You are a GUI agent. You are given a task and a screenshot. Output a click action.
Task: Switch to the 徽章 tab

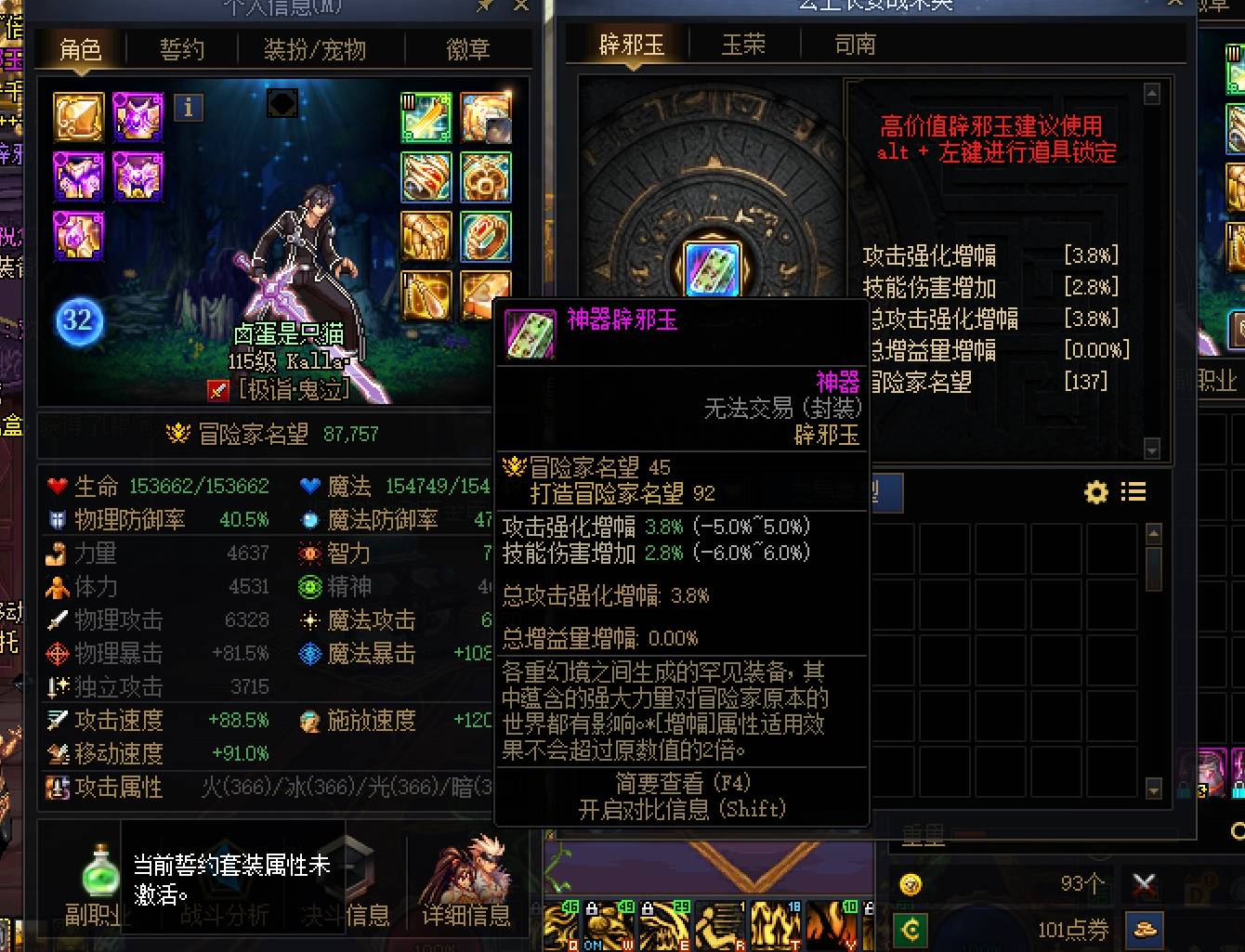pyautogui.click(x=467, y=50)
